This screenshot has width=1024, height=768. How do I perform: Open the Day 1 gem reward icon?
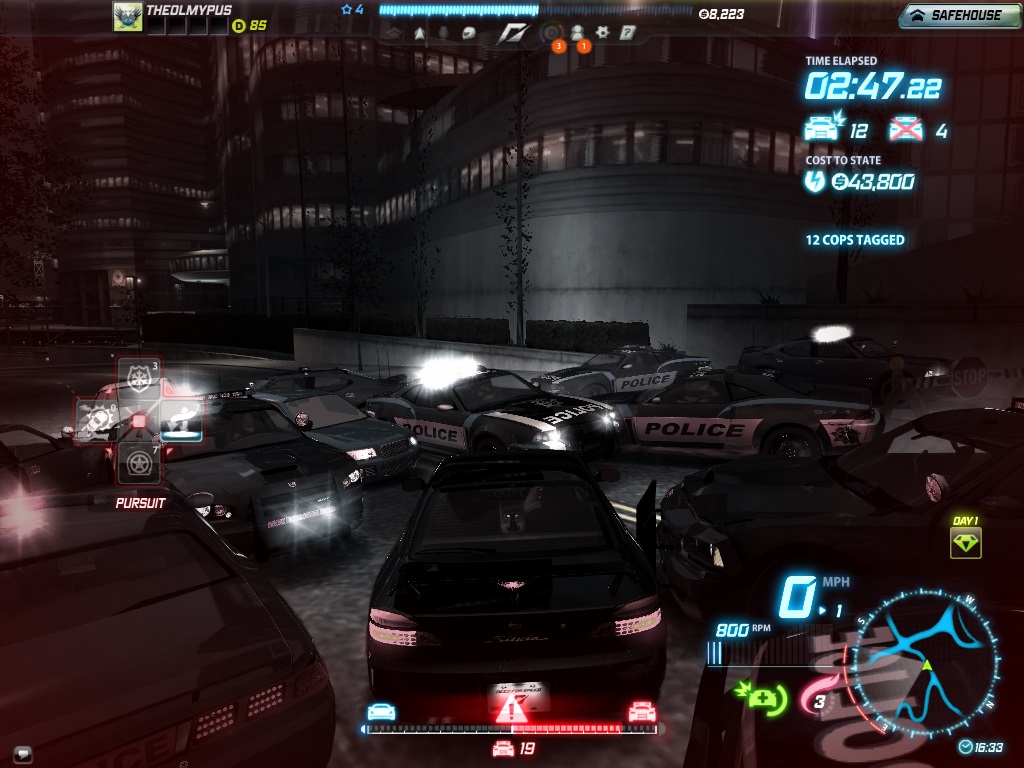click(965, 543)
